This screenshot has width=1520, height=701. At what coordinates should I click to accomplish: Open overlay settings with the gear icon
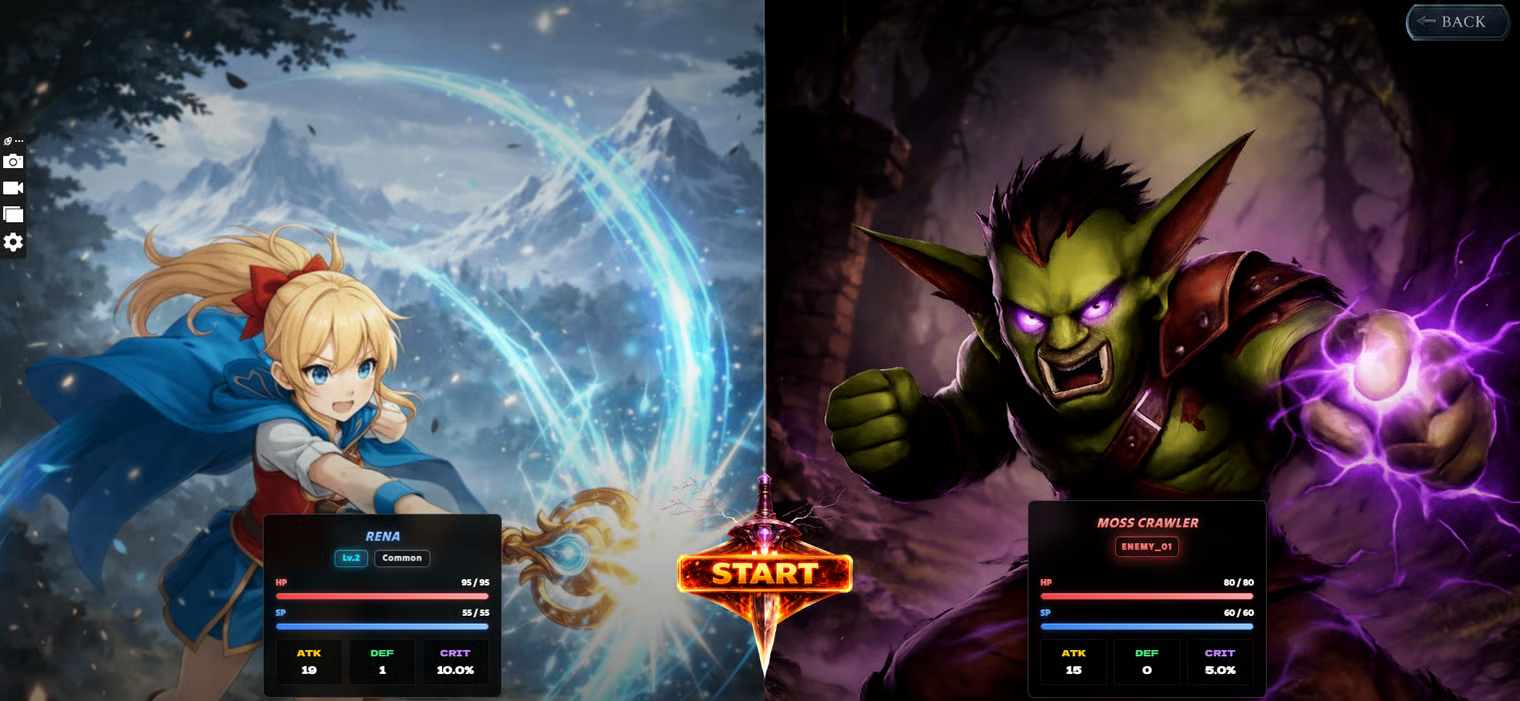click(13, 242)
